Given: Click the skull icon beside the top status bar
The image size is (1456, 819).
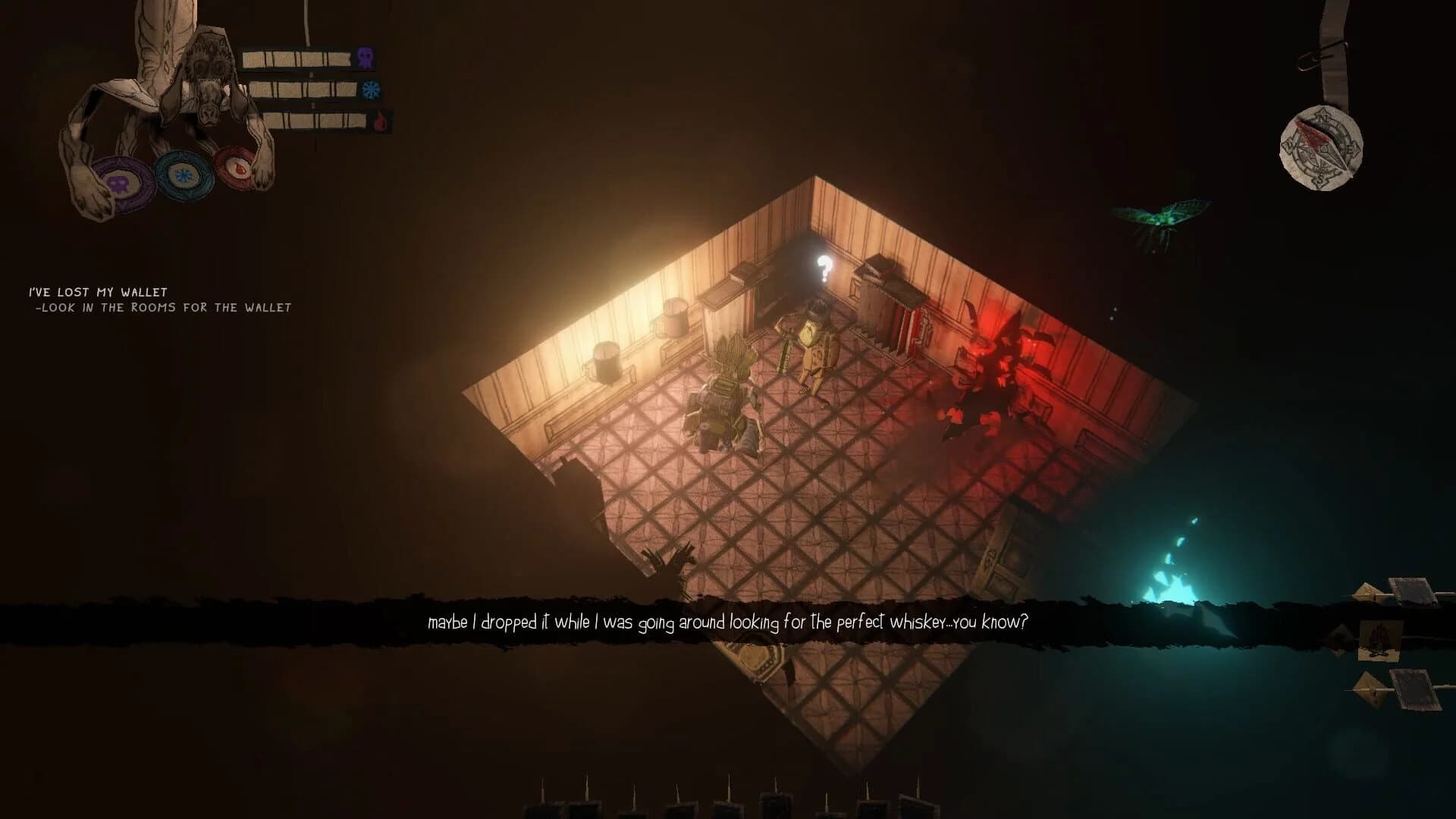Looking at the screenshot, I should [366, 57].
